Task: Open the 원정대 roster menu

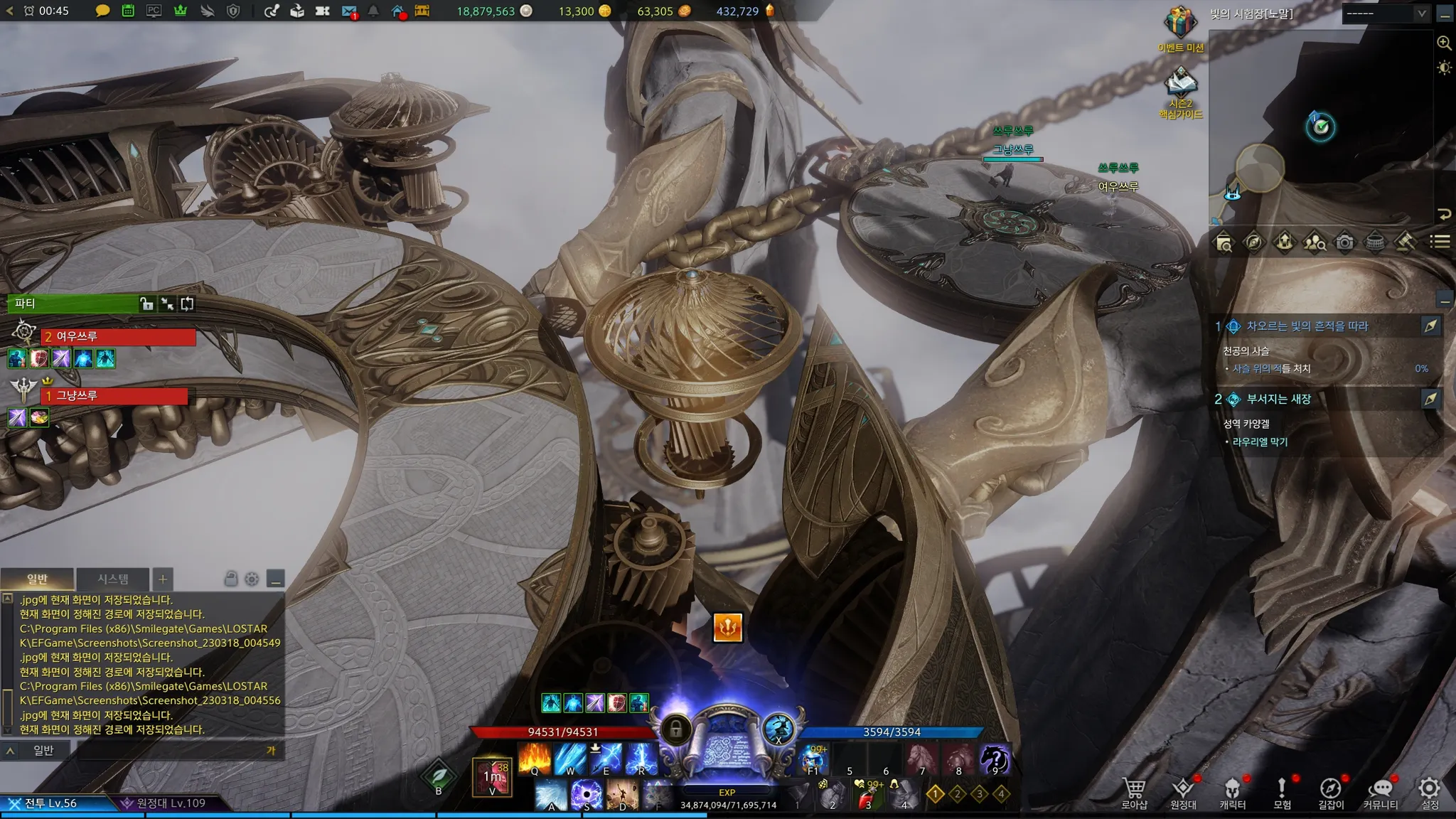Action: 1183,791
